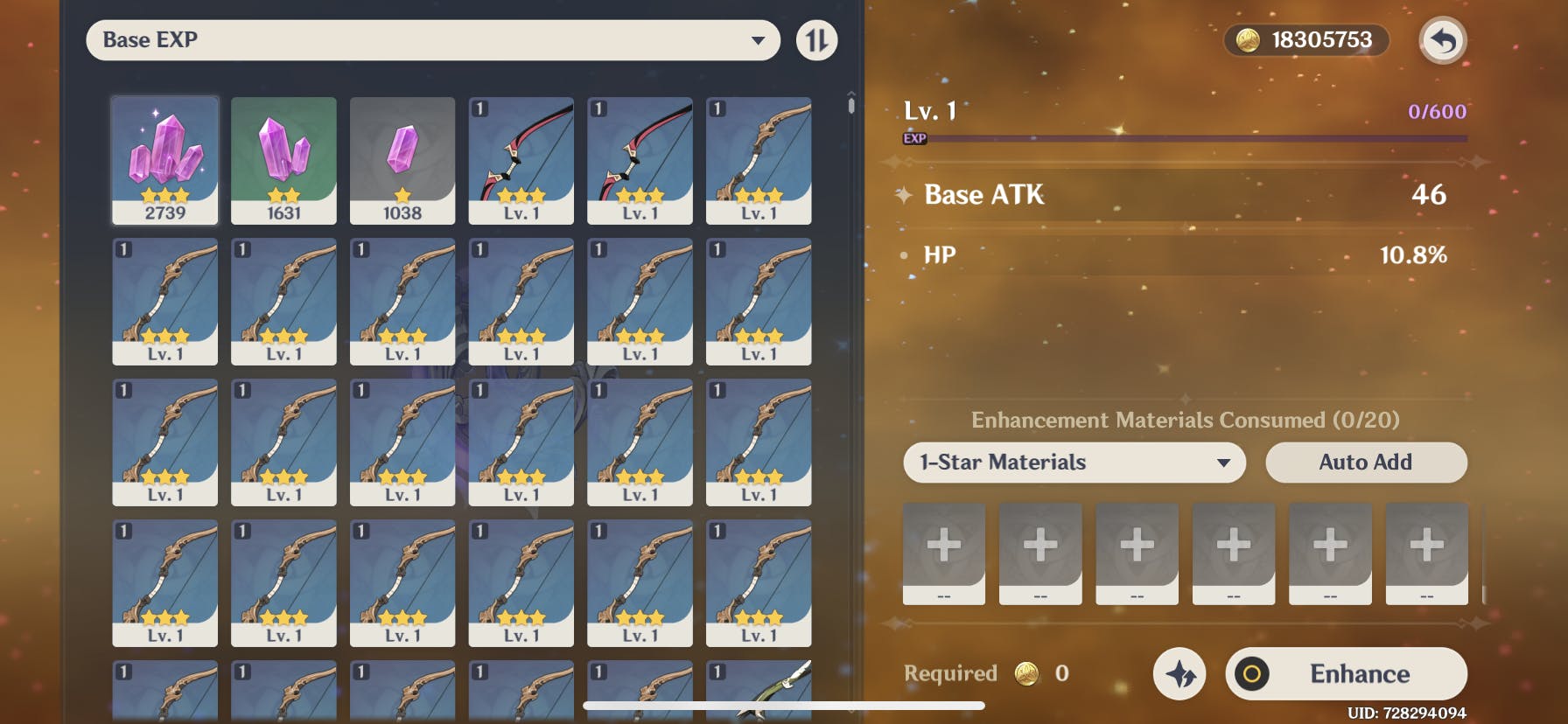Select the 3-star crystal cluster with 2739

tap(165, 160)
